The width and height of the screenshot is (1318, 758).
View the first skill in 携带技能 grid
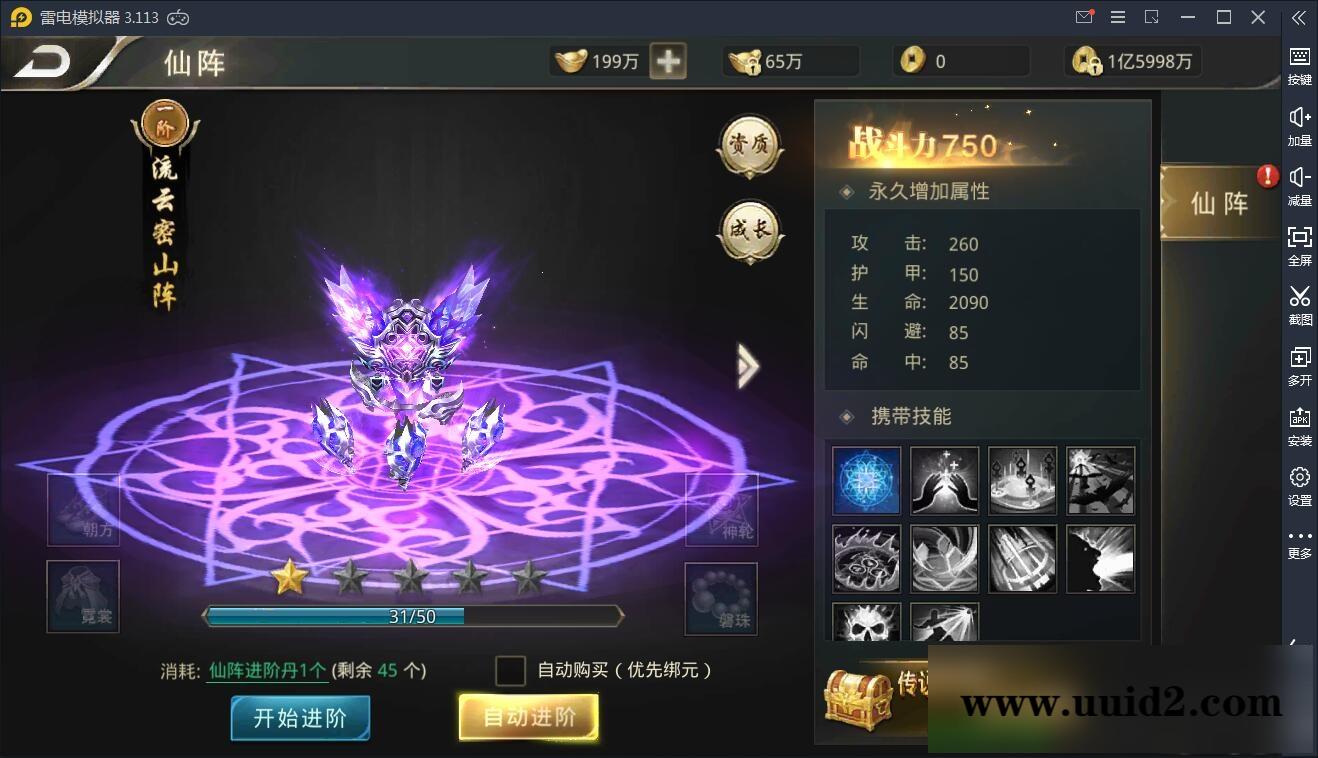point(865,481)
